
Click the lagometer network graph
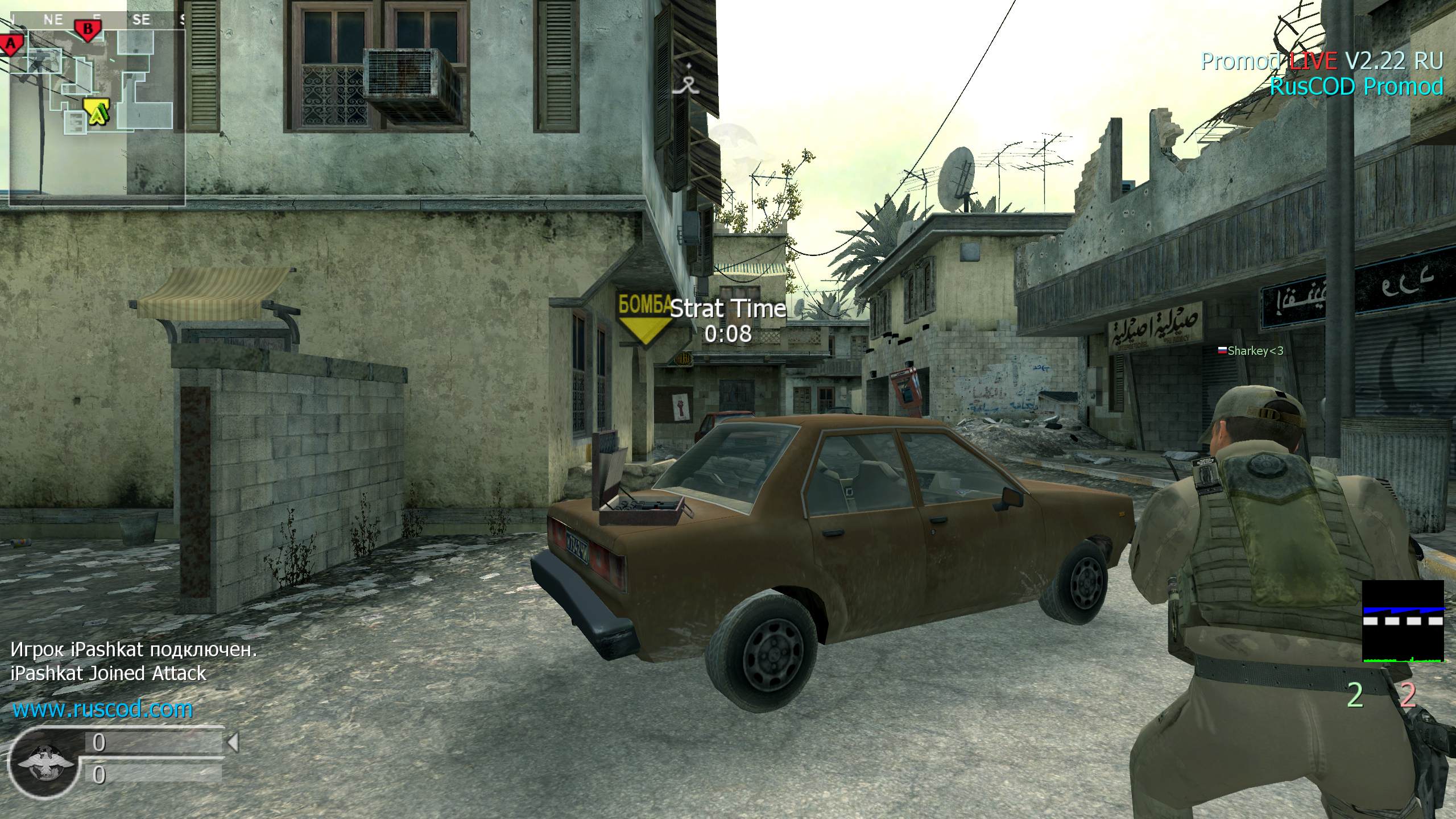coord(1403,622)
